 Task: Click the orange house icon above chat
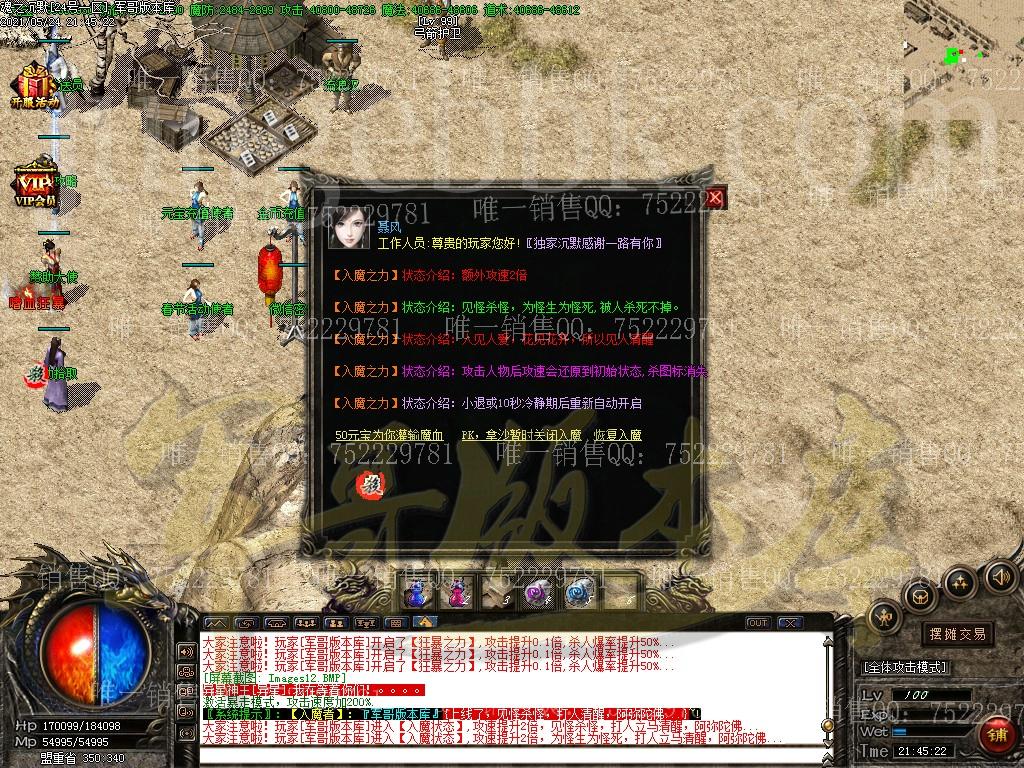tap(423, 622)
